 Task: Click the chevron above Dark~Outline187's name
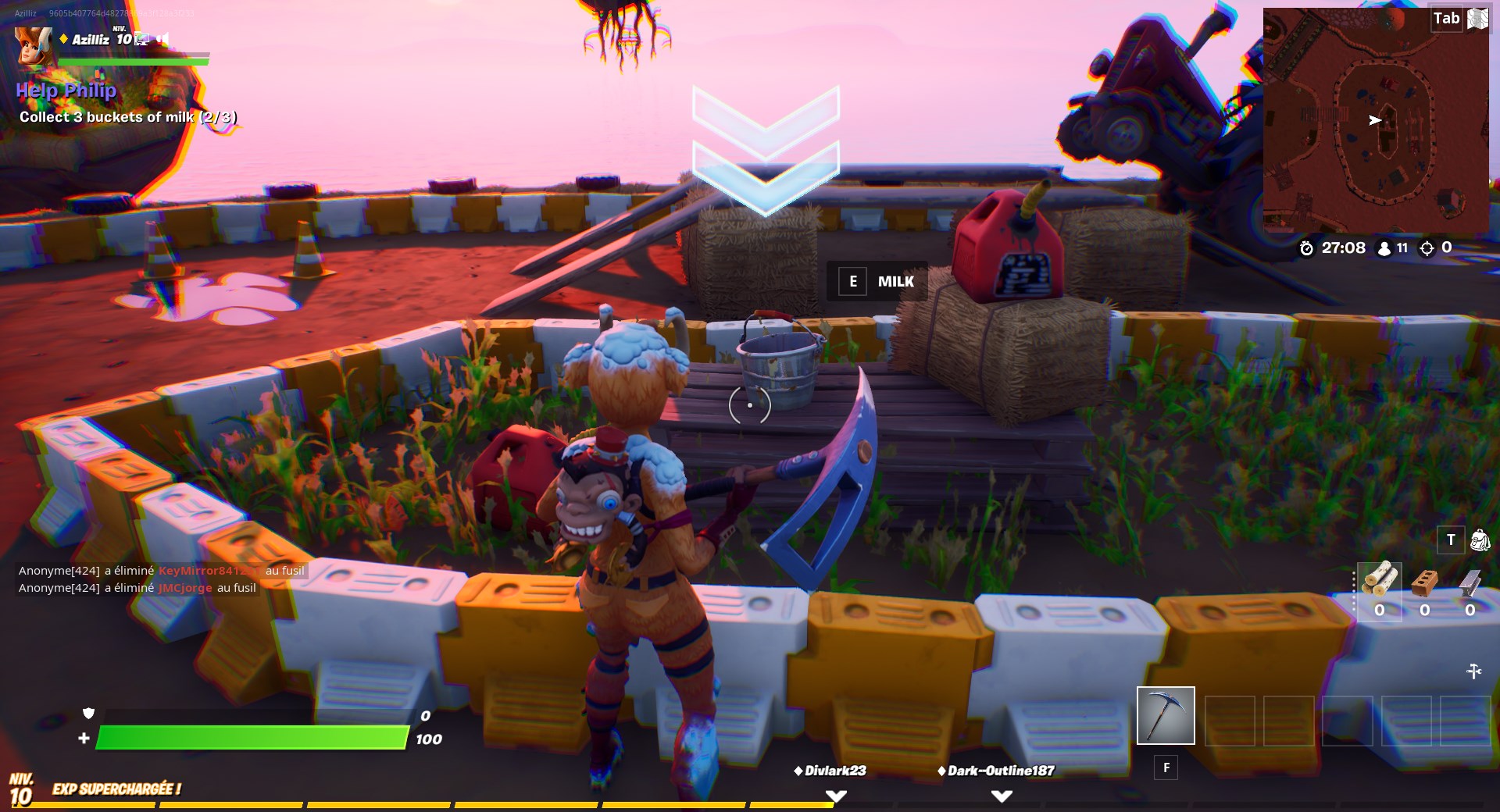tap(1001, 795)
